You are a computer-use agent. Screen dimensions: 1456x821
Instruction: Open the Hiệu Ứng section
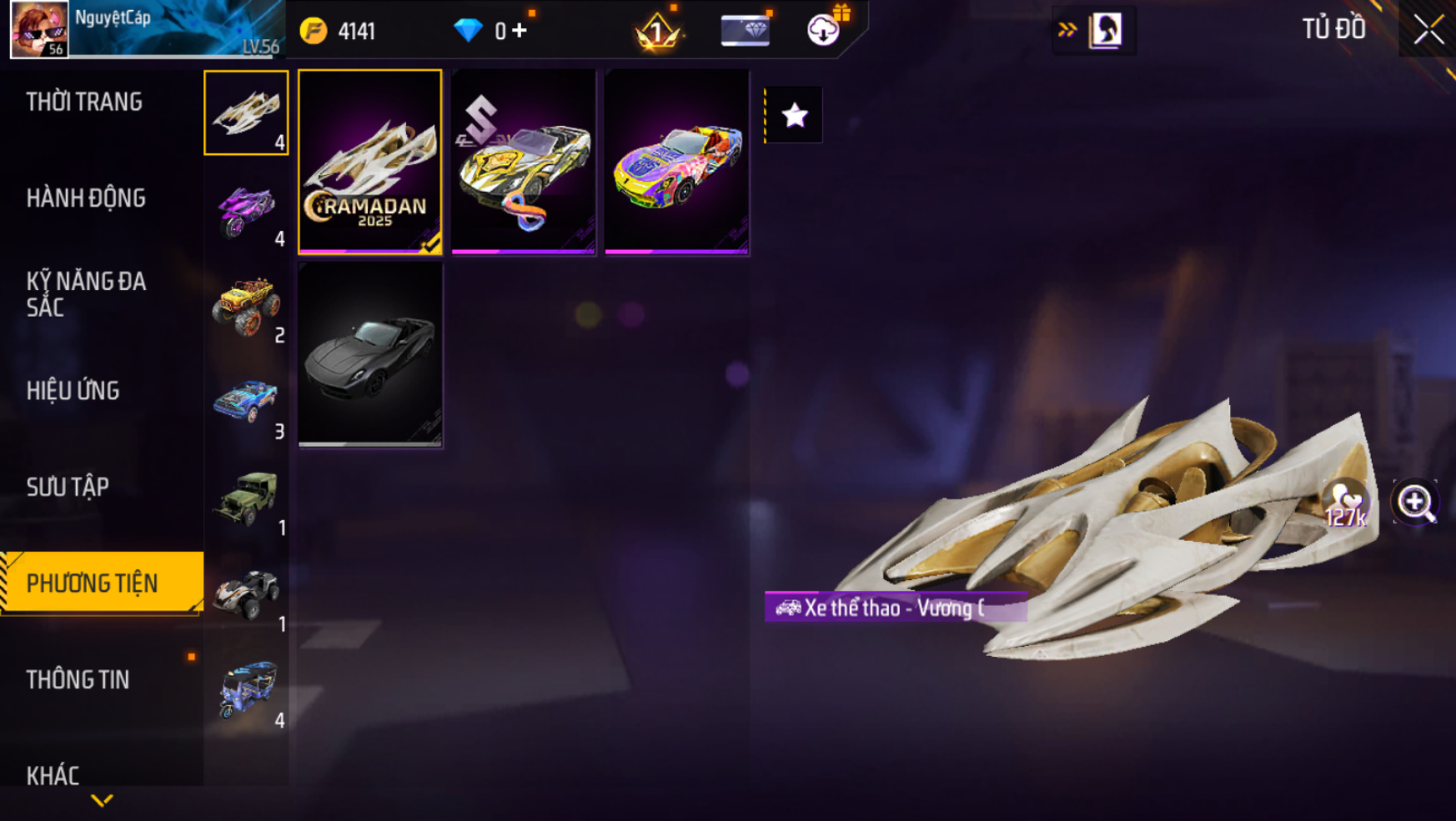73,391
